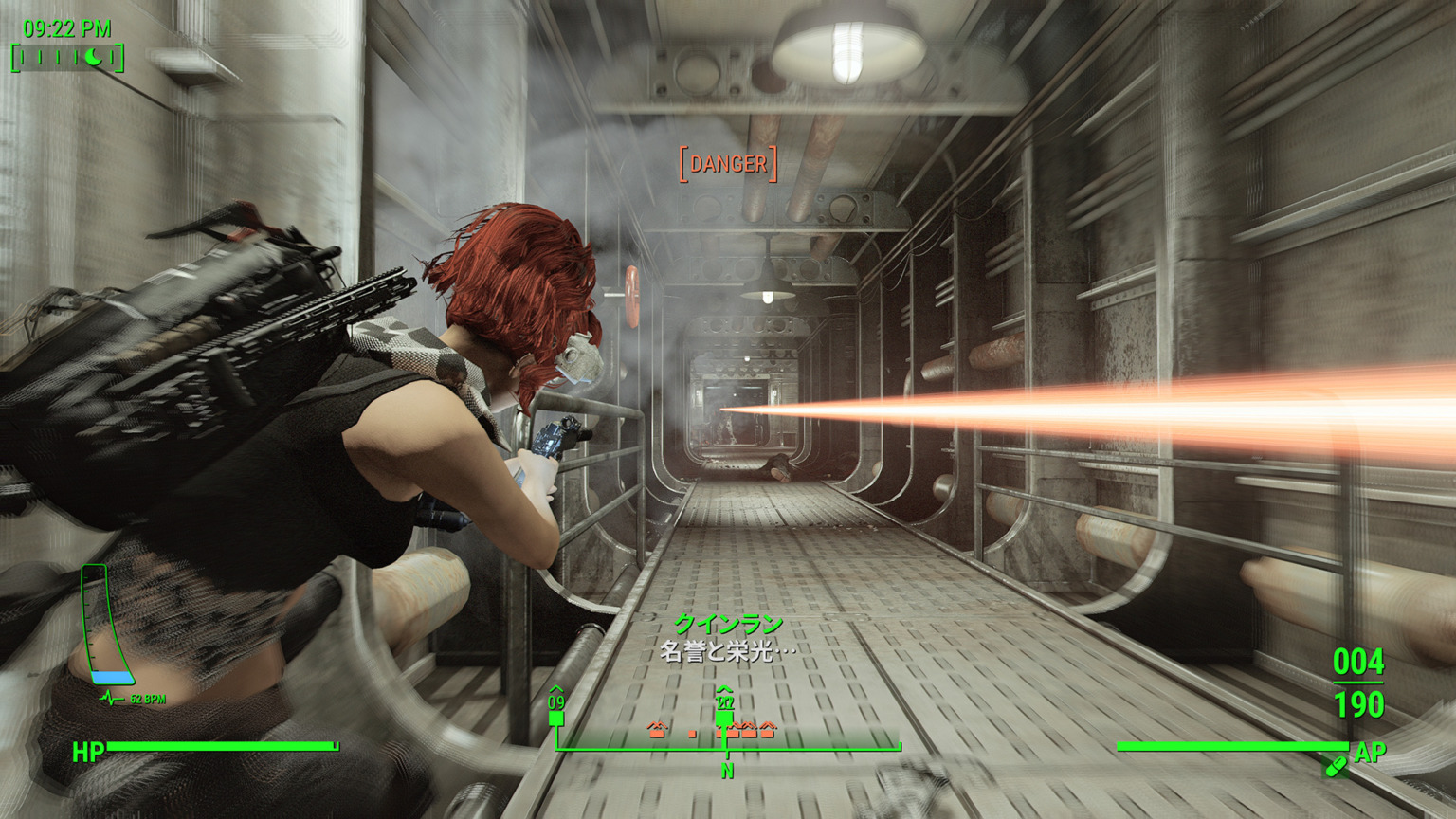
Task: Expand the chevron above the 09 objective marker
Action: click(555, 687)
